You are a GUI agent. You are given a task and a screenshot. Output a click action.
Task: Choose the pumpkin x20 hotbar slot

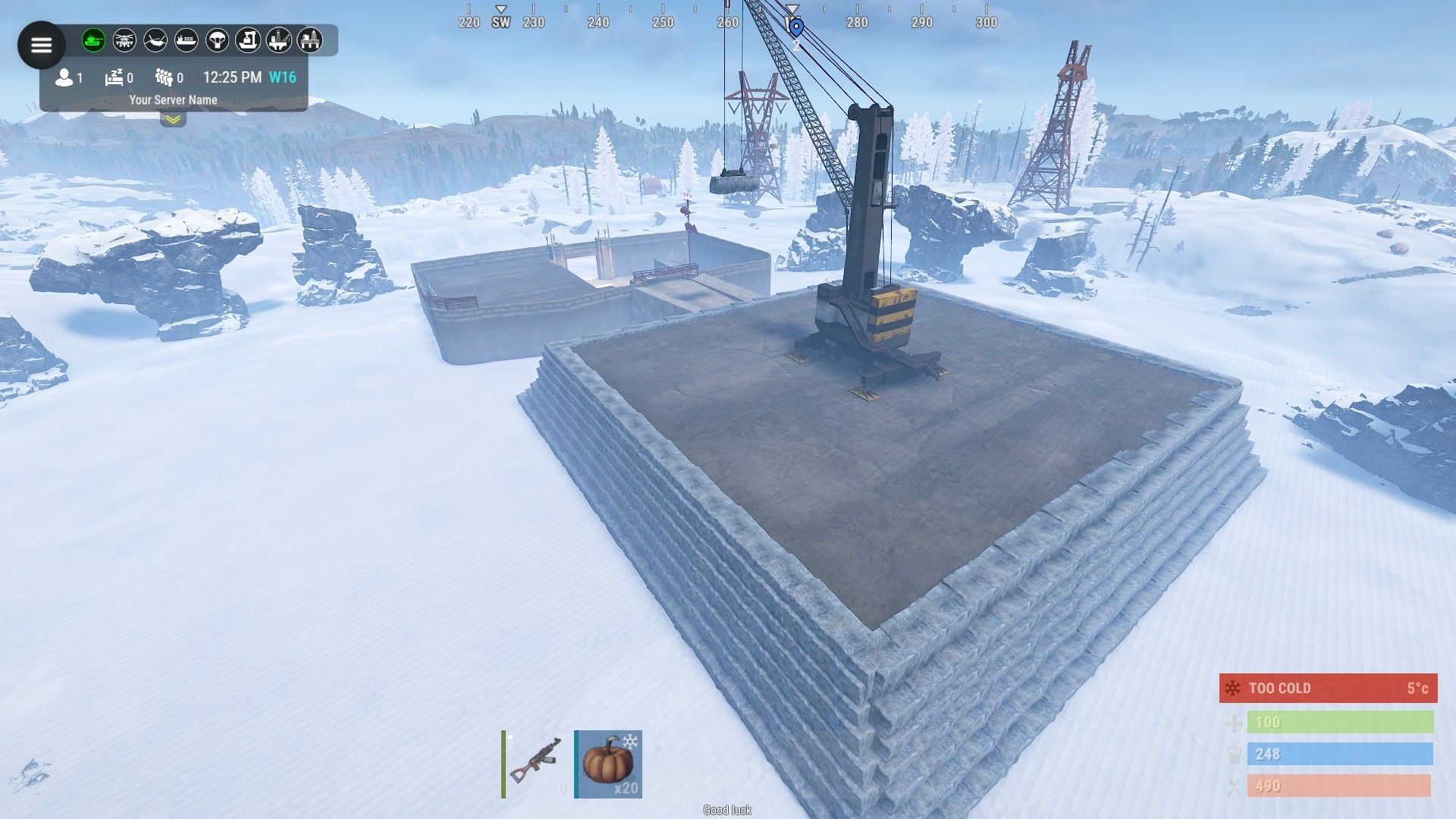(608, 764)
